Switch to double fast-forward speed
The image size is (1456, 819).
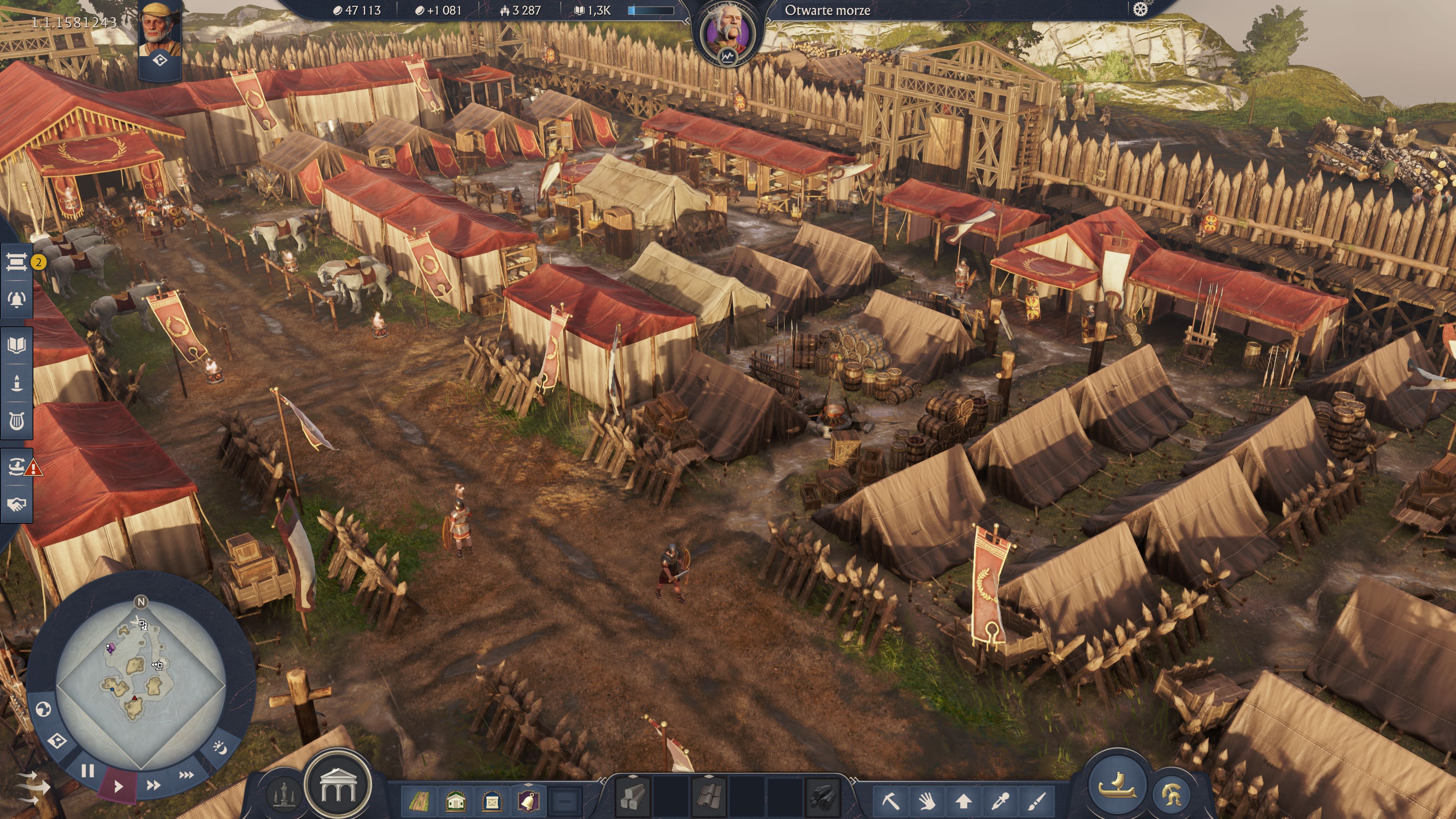click(152, 785)
